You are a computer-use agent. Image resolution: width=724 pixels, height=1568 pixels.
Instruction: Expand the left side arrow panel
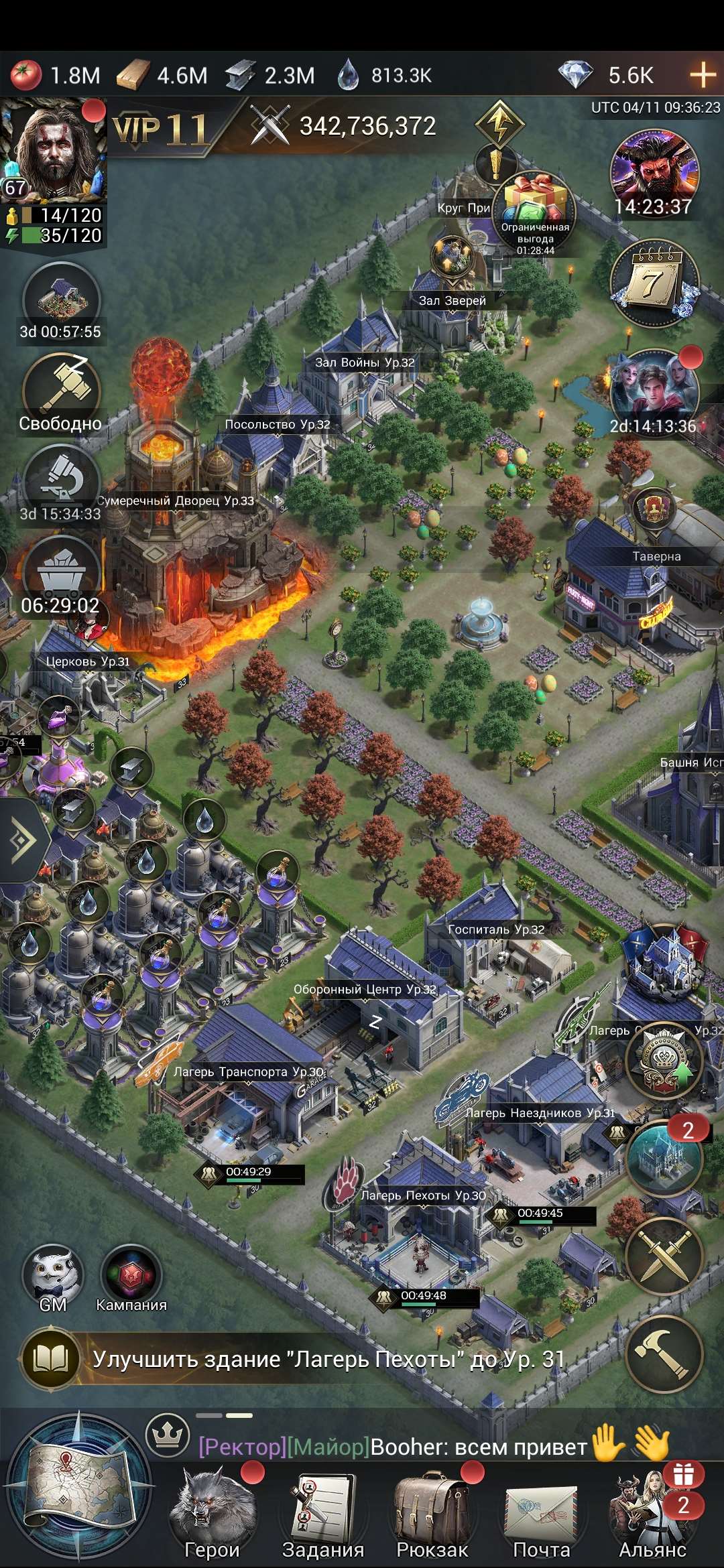(24, 839)
